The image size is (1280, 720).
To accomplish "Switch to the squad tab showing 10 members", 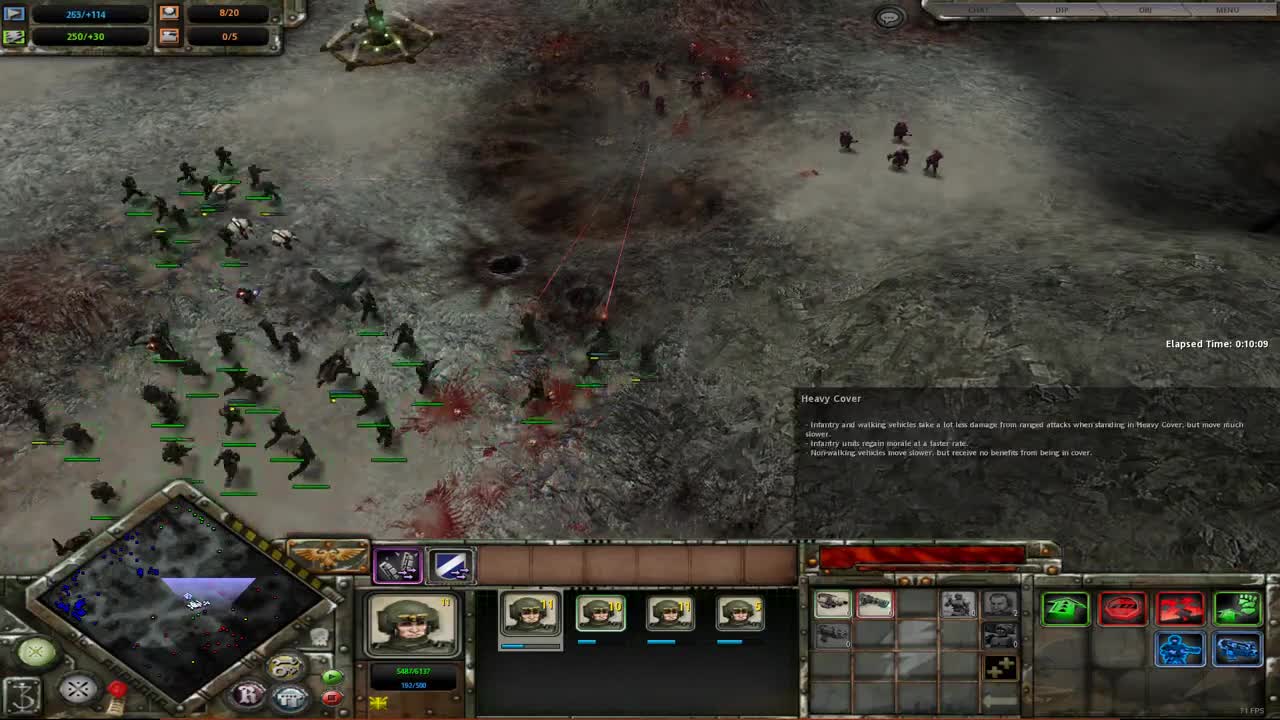I will pyautogui.click(x=601, y=612).
